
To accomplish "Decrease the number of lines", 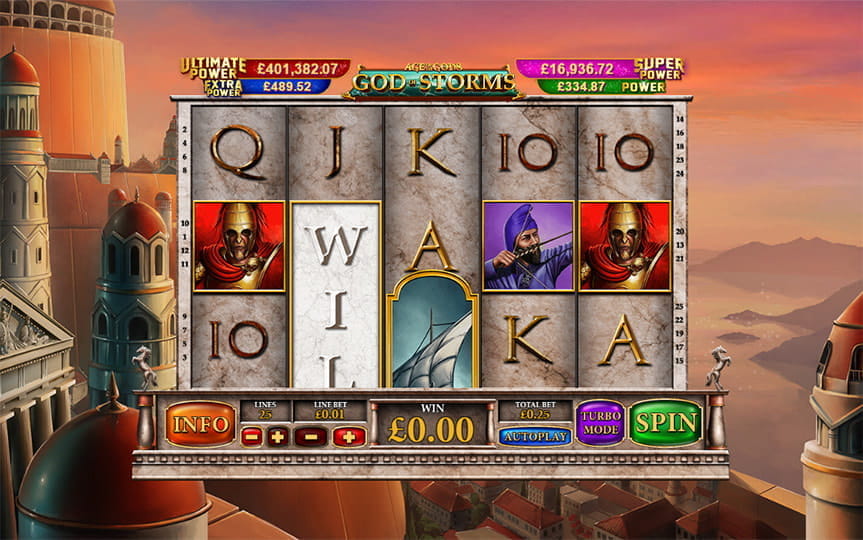I will (252, 436).
